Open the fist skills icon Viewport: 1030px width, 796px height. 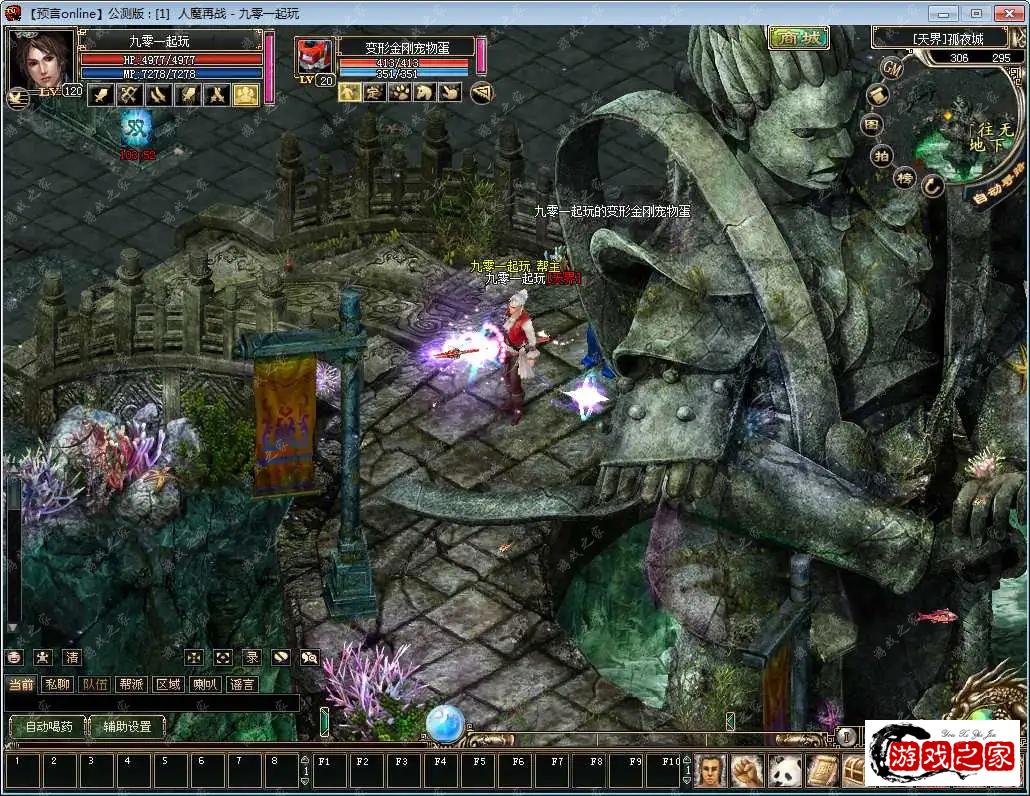[746, 770]
